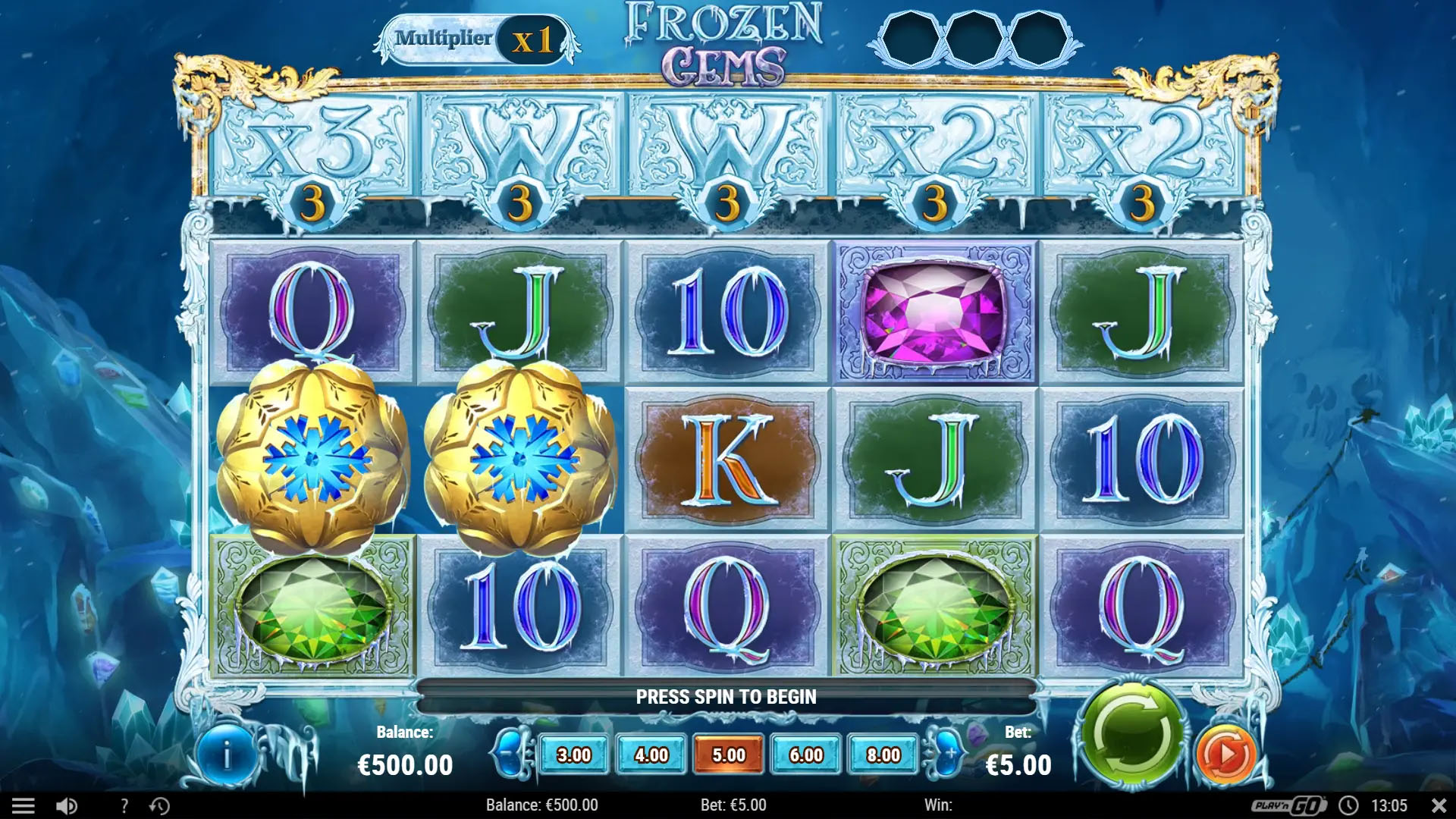
Task: Choose the 4.00 bet value
Action: click(651, 755)
